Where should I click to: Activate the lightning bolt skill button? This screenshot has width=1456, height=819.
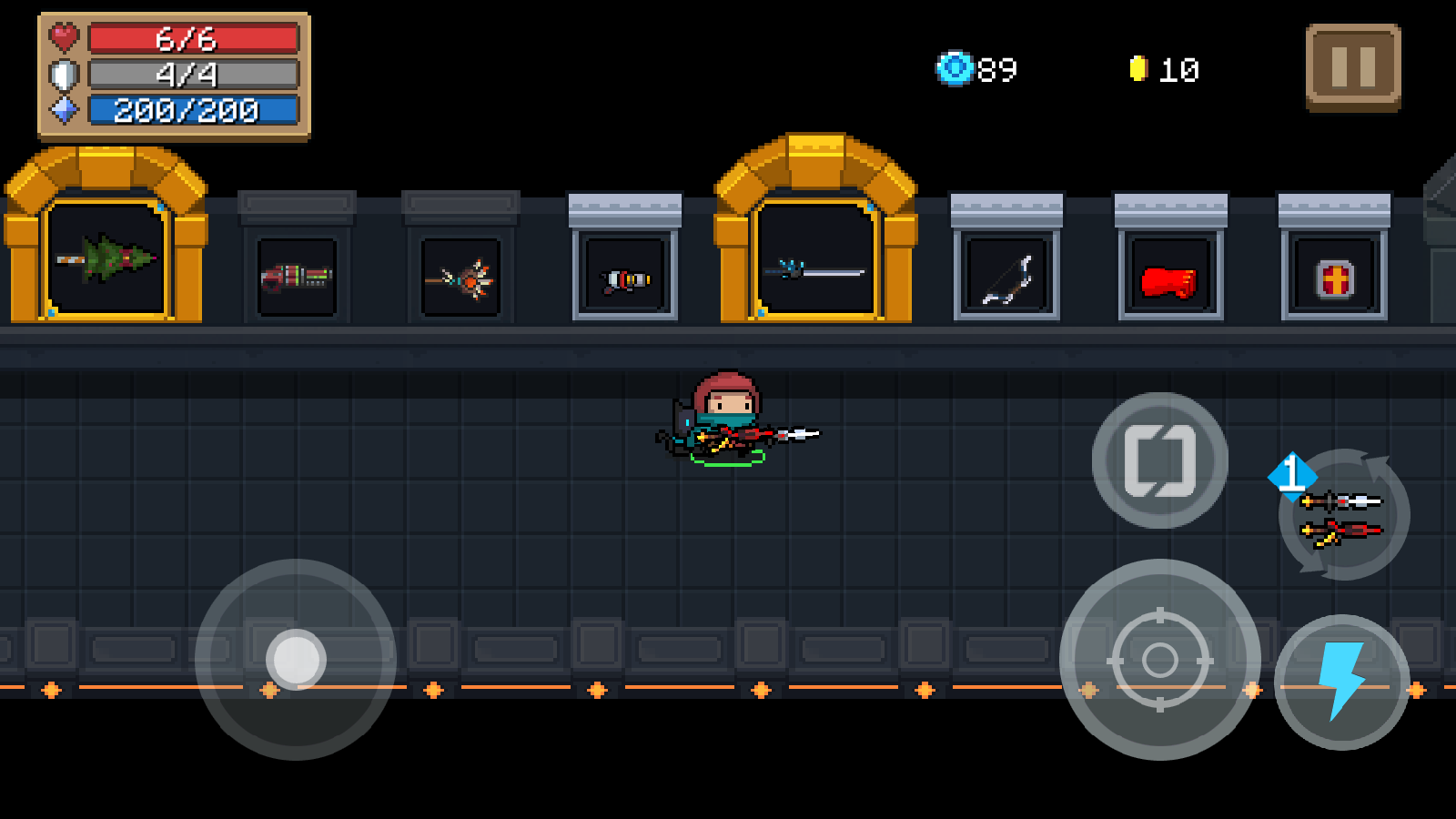1342,682
